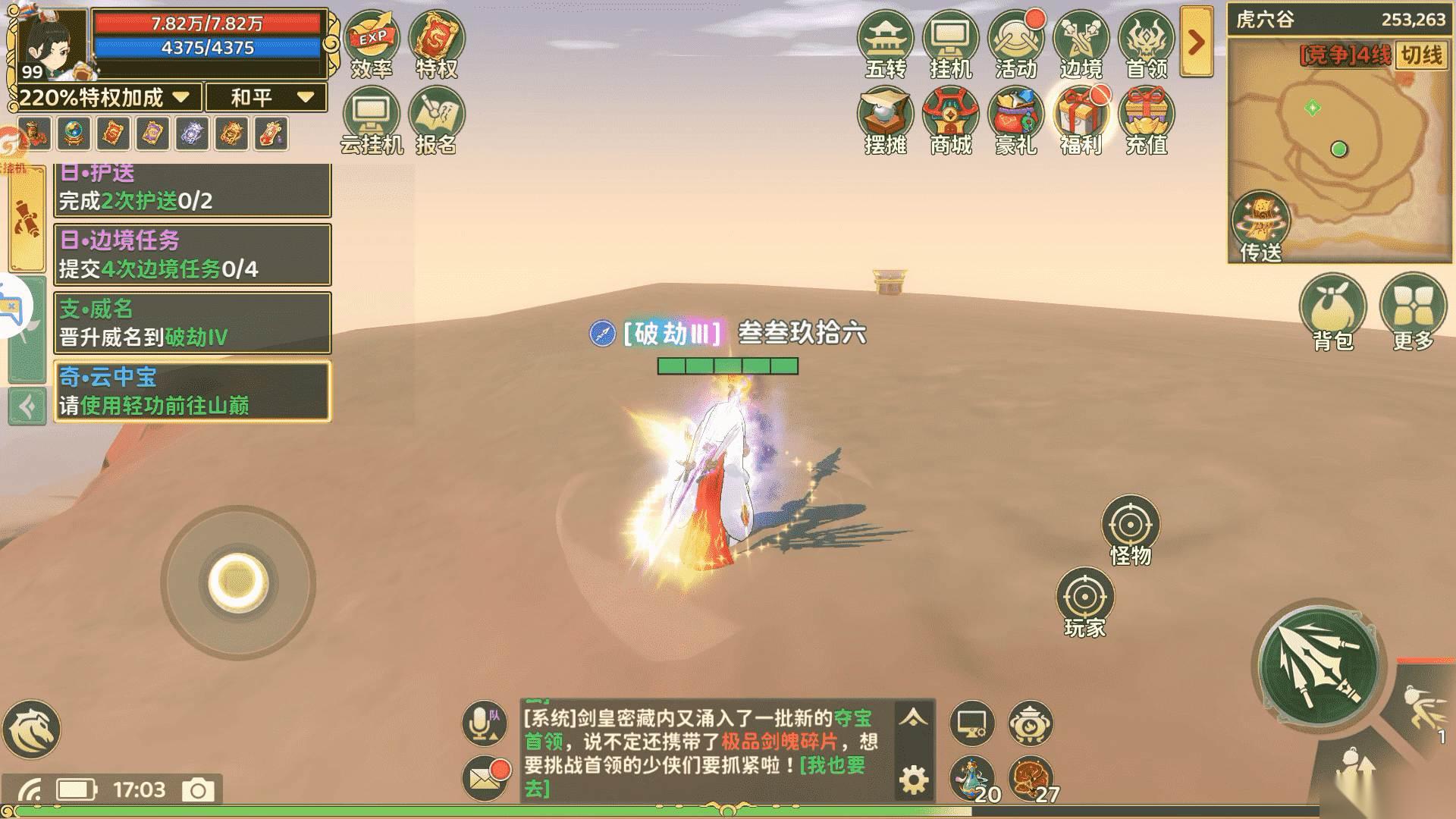The width and height of the screenshot is (1456, 819).
Task: Target nearest 玩家 player
Action: (1084, 601)
